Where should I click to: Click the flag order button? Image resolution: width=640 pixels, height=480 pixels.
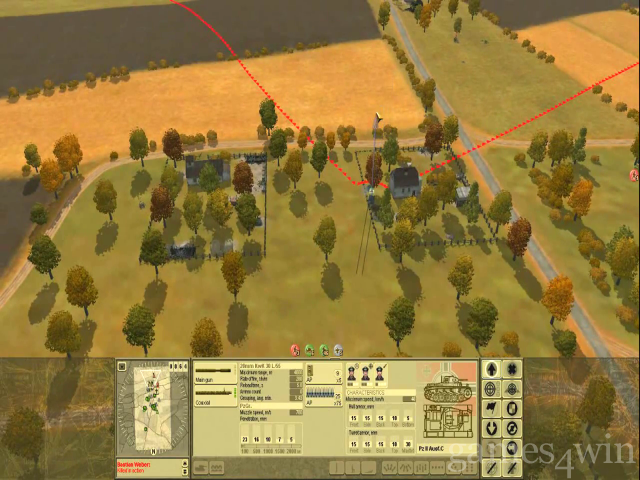click(491, 408)
